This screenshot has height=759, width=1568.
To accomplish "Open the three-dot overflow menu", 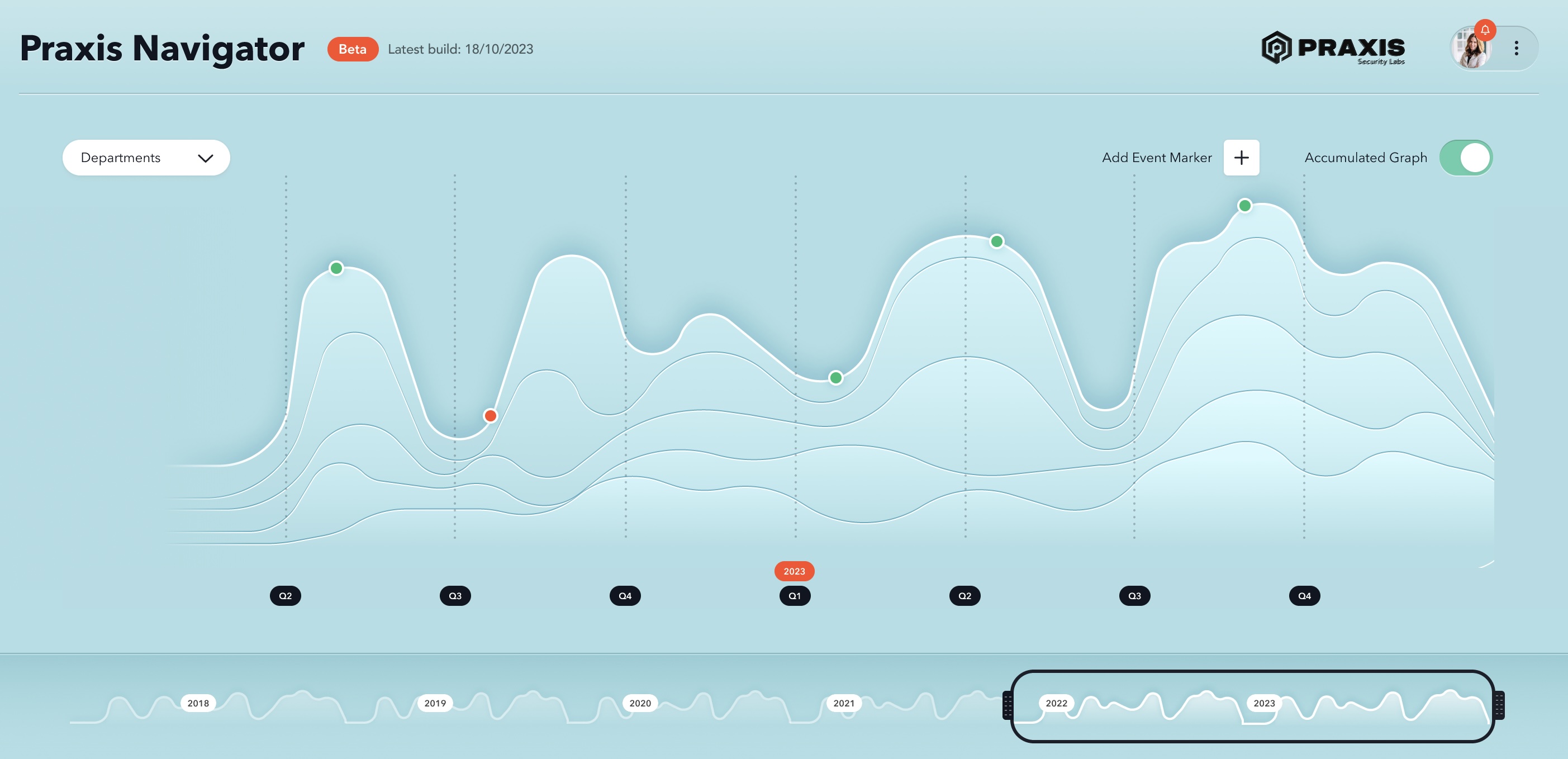I will pyautogui.click(x=1515, y=48).
